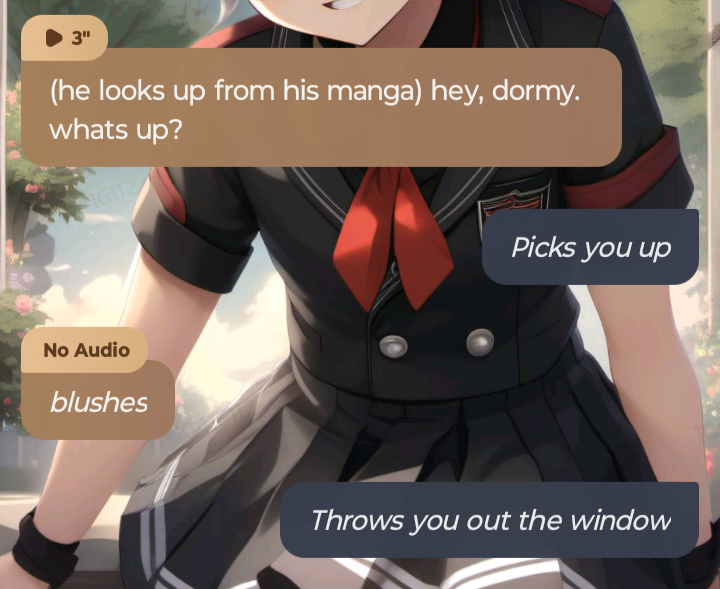Click the 'No Audio' tag

86,350
